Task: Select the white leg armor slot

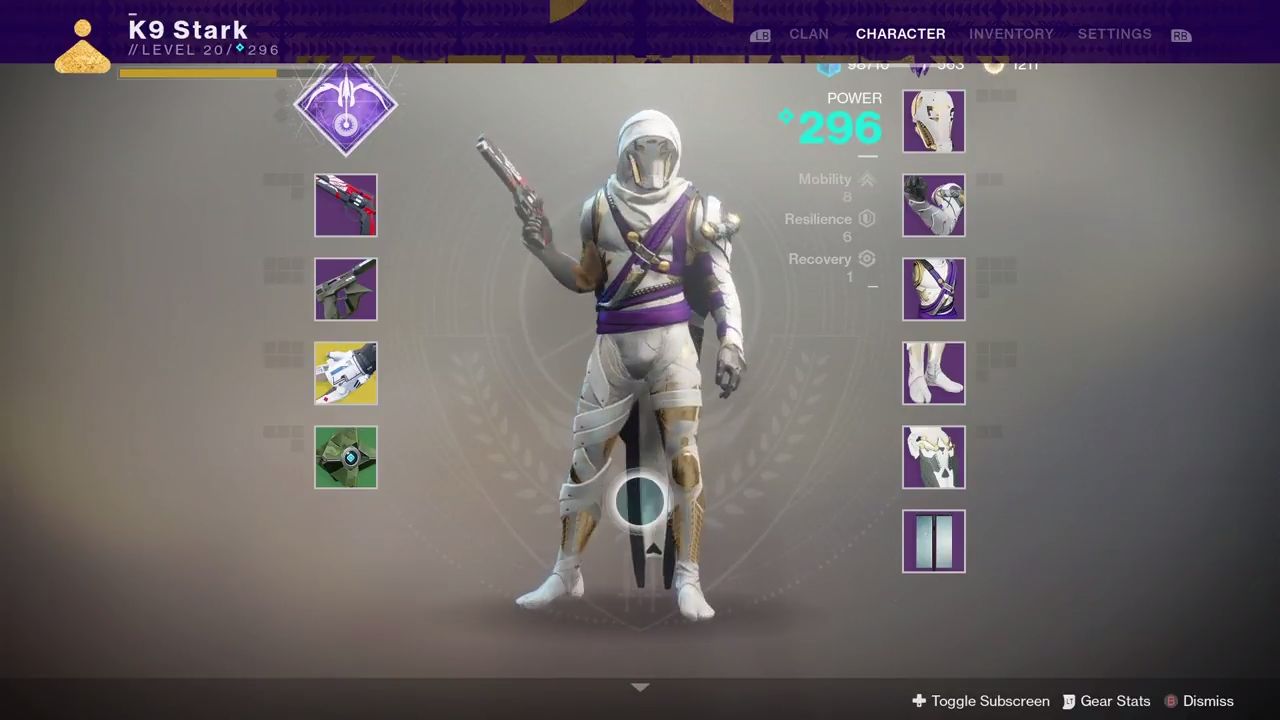Action: (x=934, y=373)
